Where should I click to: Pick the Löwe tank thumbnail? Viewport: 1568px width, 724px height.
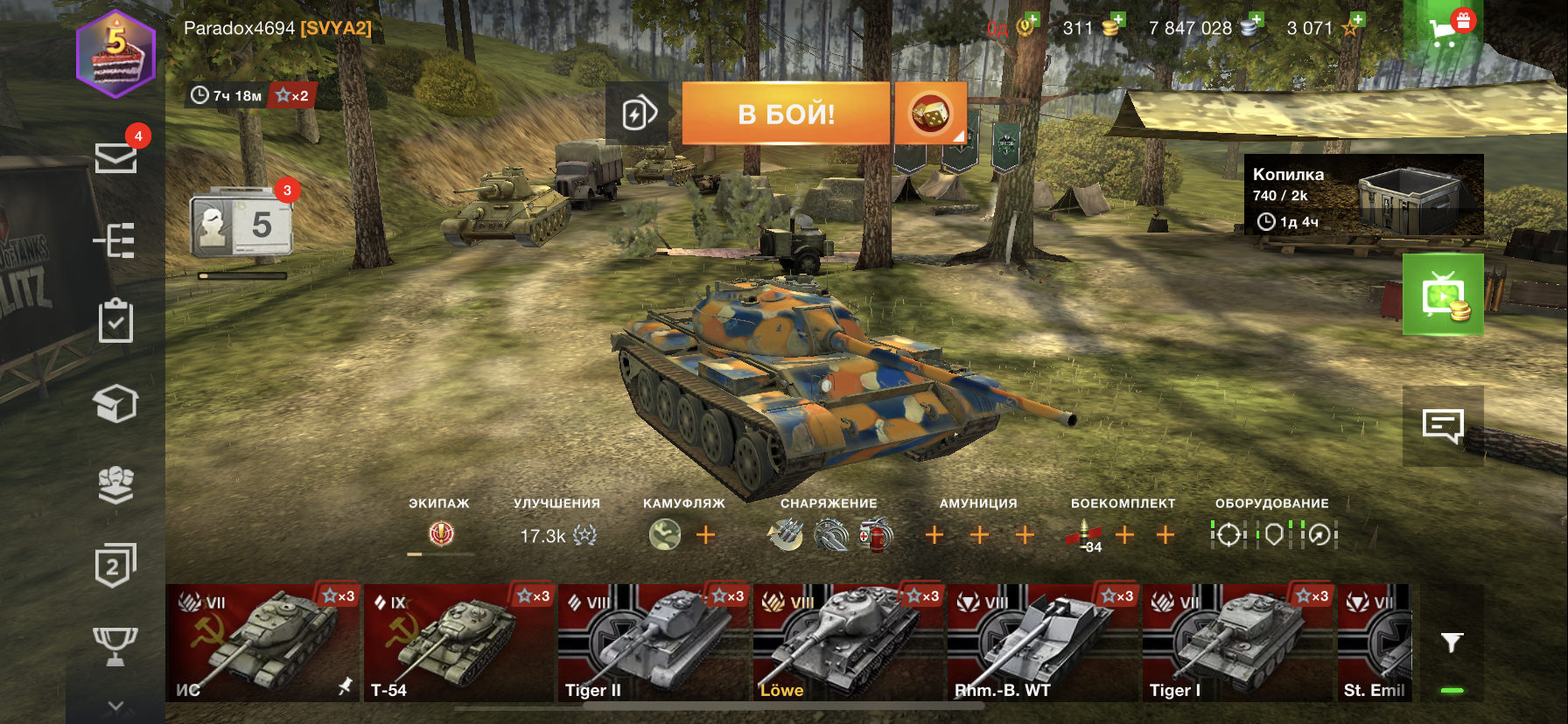(849, 644)
